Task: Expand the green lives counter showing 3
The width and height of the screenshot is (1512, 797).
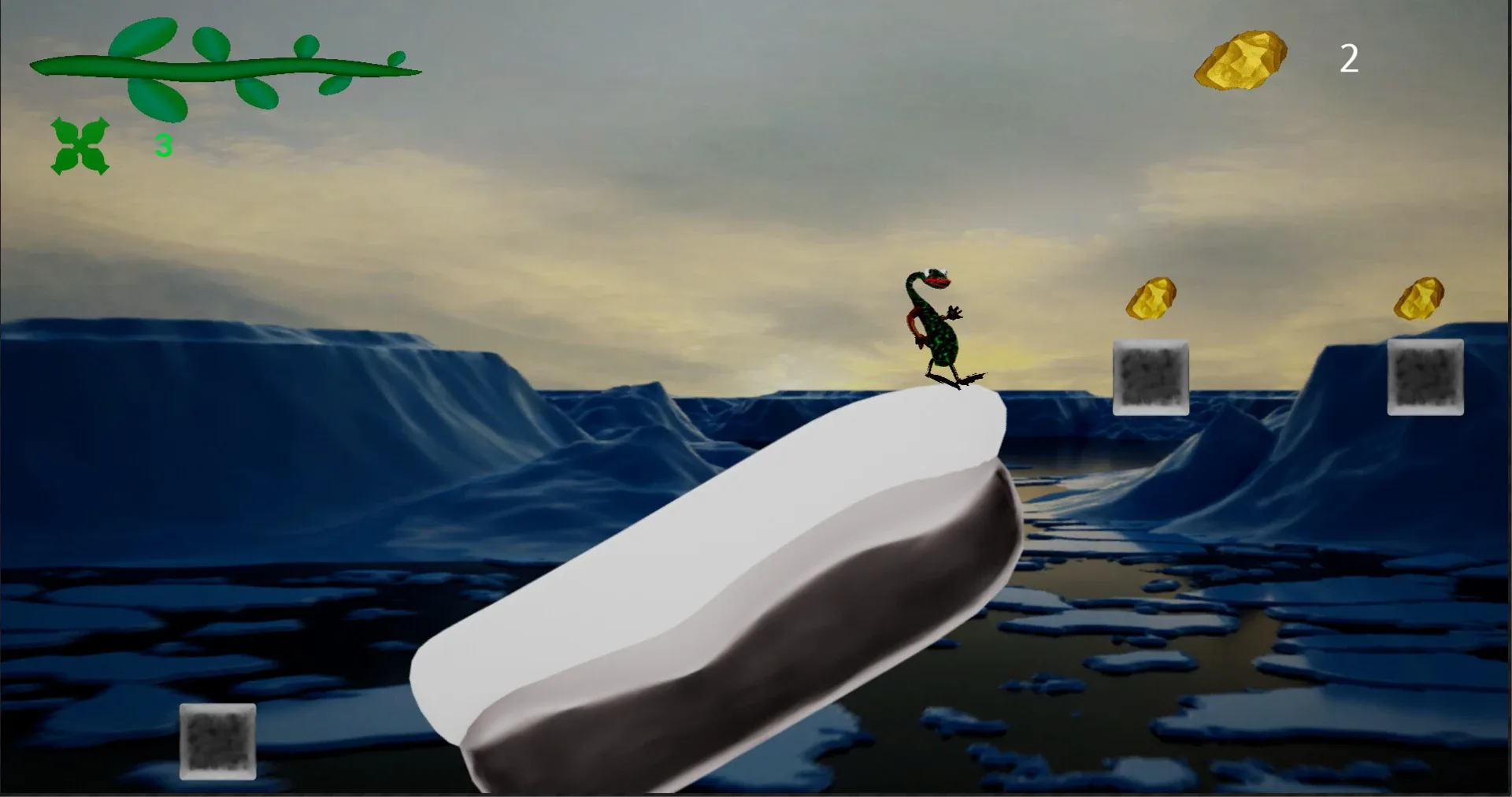Action: [163, 144]
